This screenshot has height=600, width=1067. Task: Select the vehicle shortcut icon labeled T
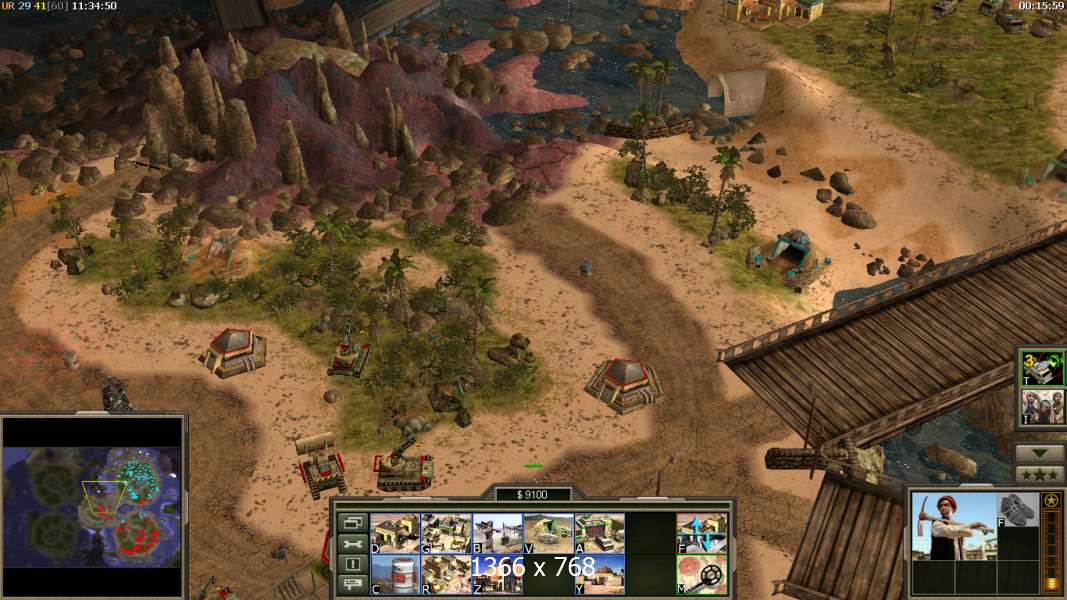click(x=1040, y=369)
